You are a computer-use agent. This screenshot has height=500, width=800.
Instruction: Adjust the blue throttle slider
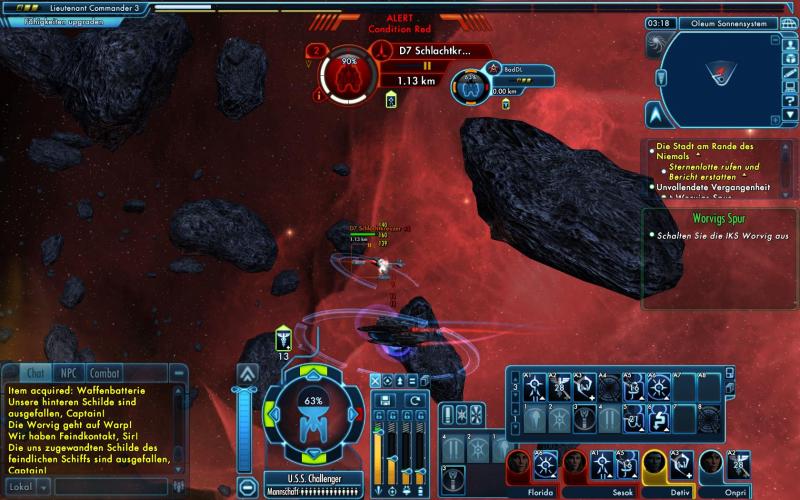[x=247, y=432]
